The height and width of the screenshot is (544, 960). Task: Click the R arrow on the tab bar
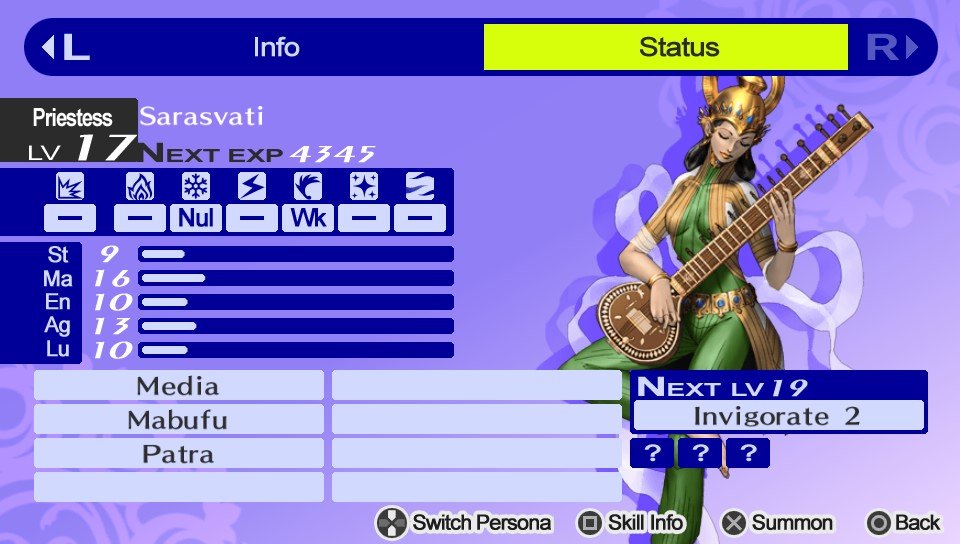coord(892,47)
